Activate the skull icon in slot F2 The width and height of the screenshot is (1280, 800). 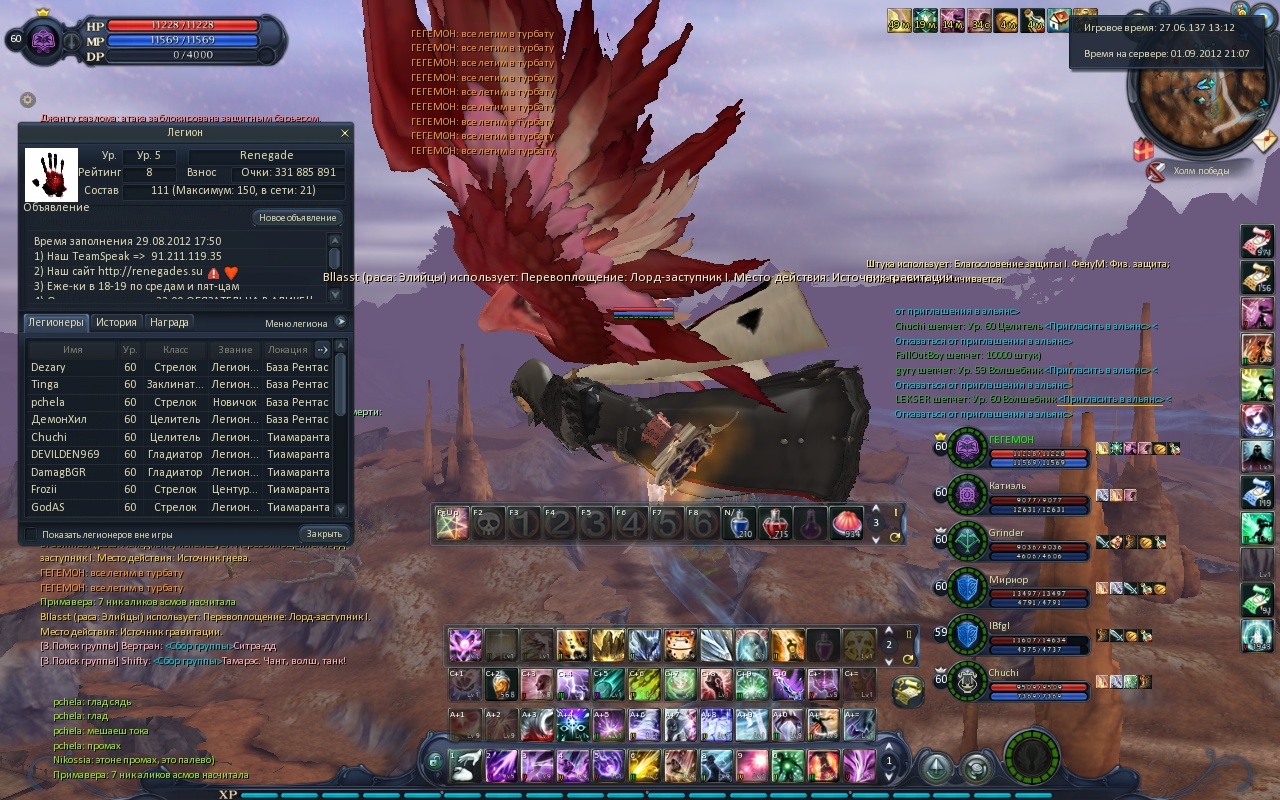pyautogui.click(x=487, y=524)
